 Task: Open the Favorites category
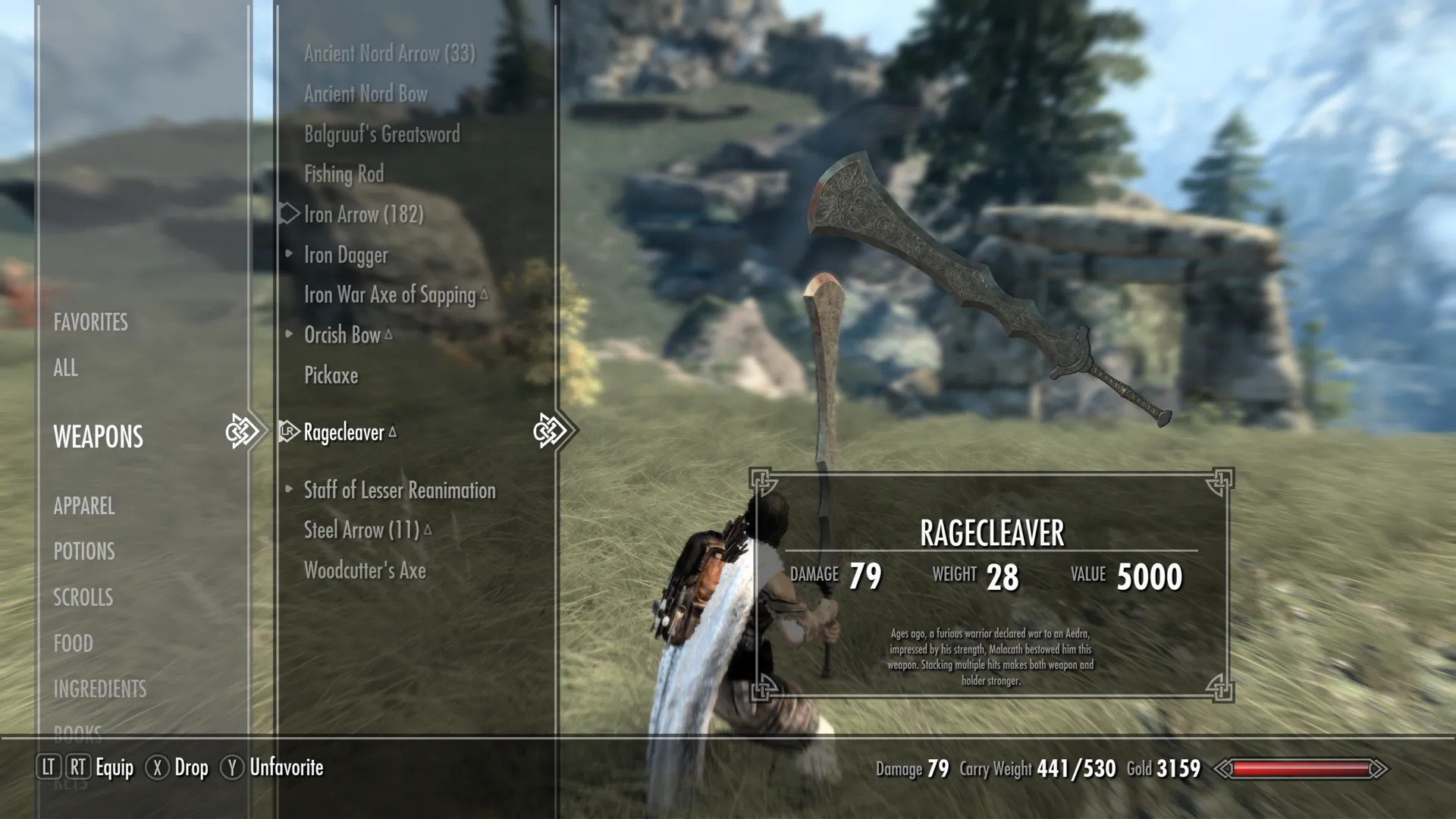(90, 322)
